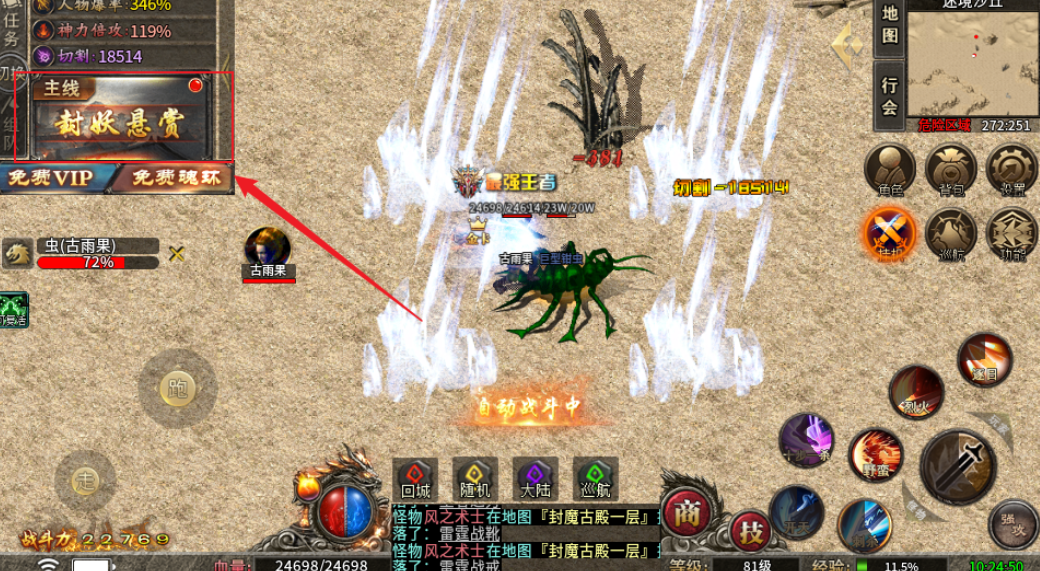Activate the 烈火 fire skill

pos(916,389)
